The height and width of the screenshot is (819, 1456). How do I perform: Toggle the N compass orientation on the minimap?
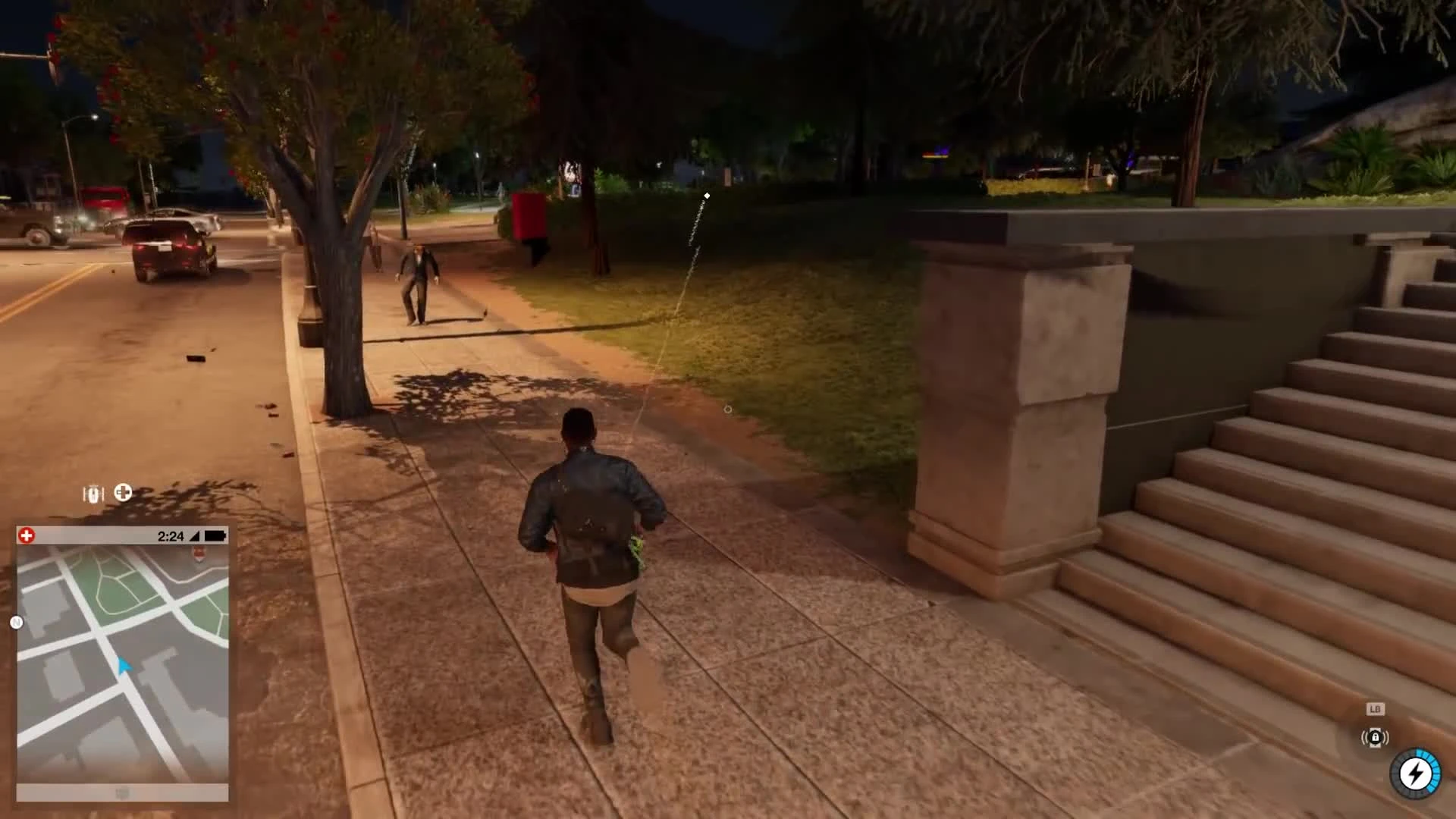click(x=16, y=622)
